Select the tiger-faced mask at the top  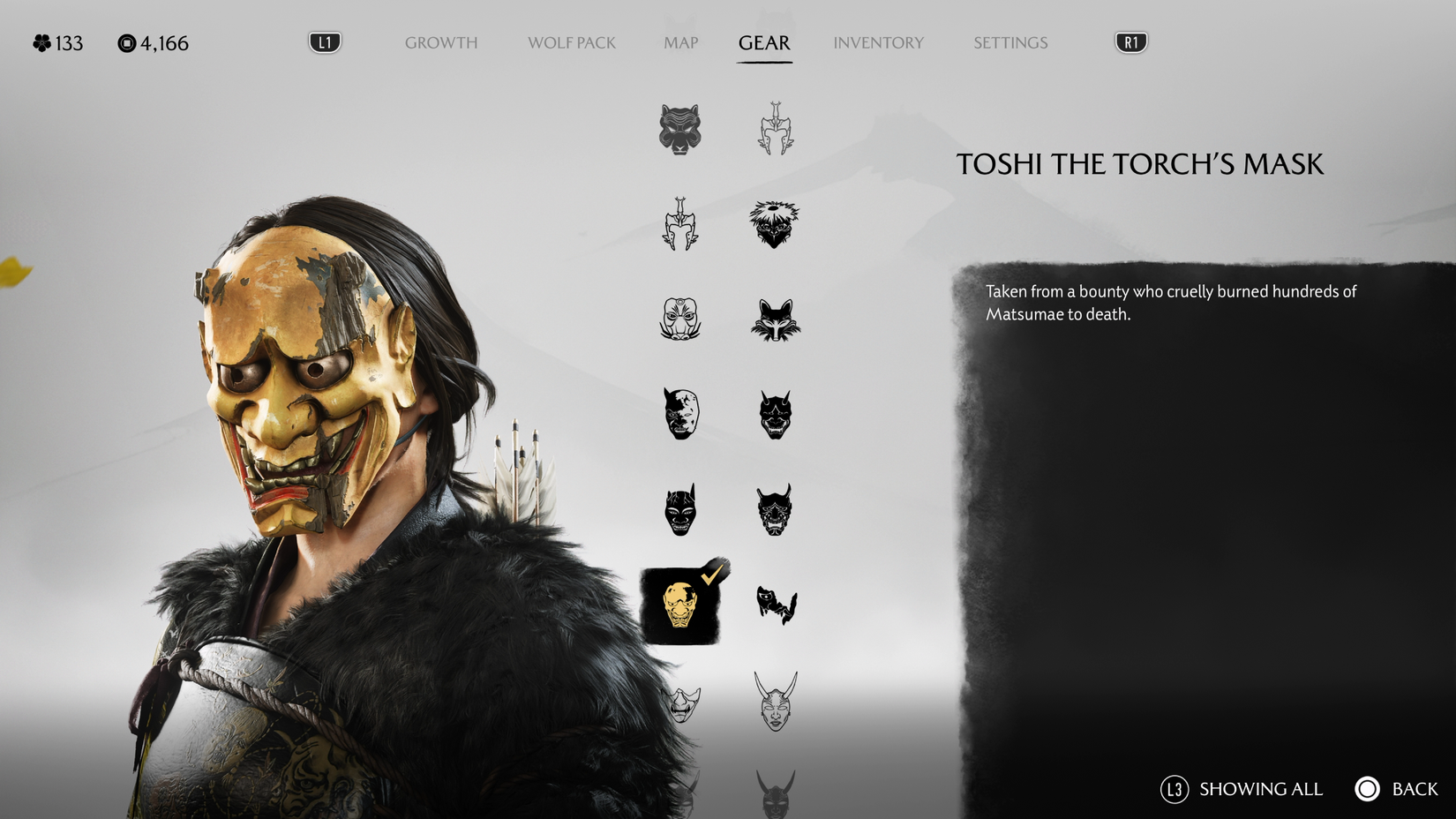coord(679,131)
